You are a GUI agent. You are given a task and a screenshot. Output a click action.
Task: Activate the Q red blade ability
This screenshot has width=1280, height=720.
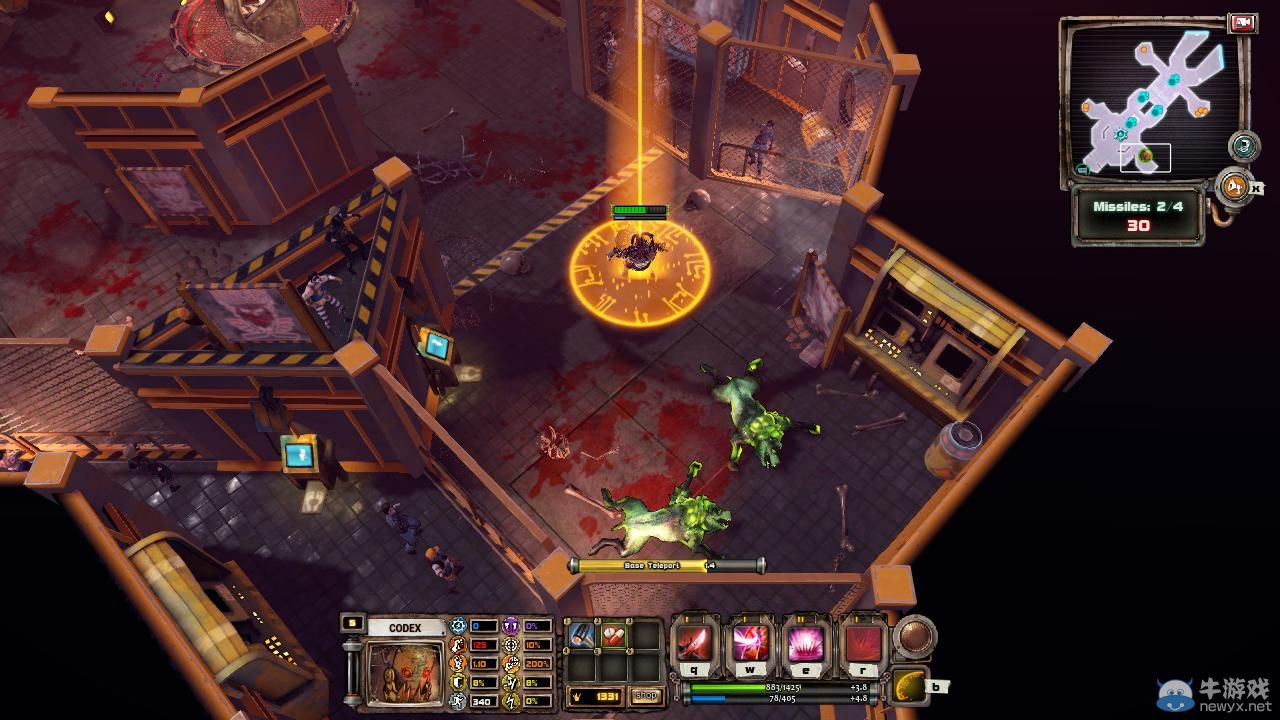pyautogui.click(x=693, y=643)
